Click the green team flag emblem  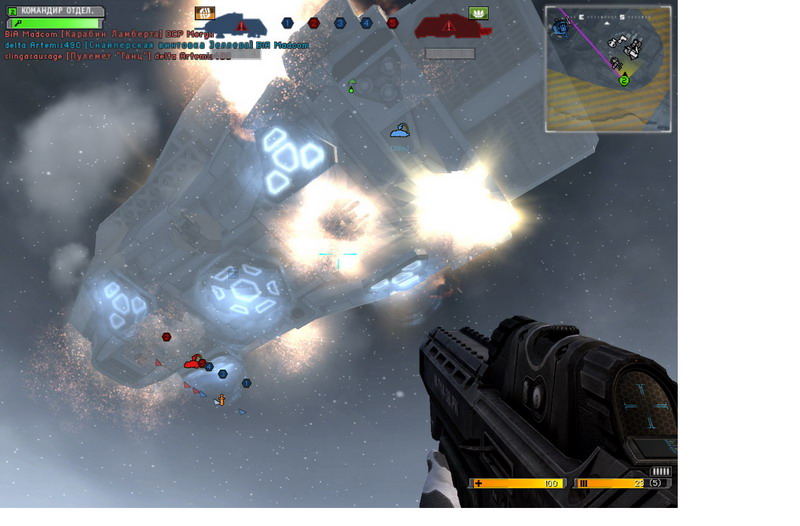click(x=478, y=13)
